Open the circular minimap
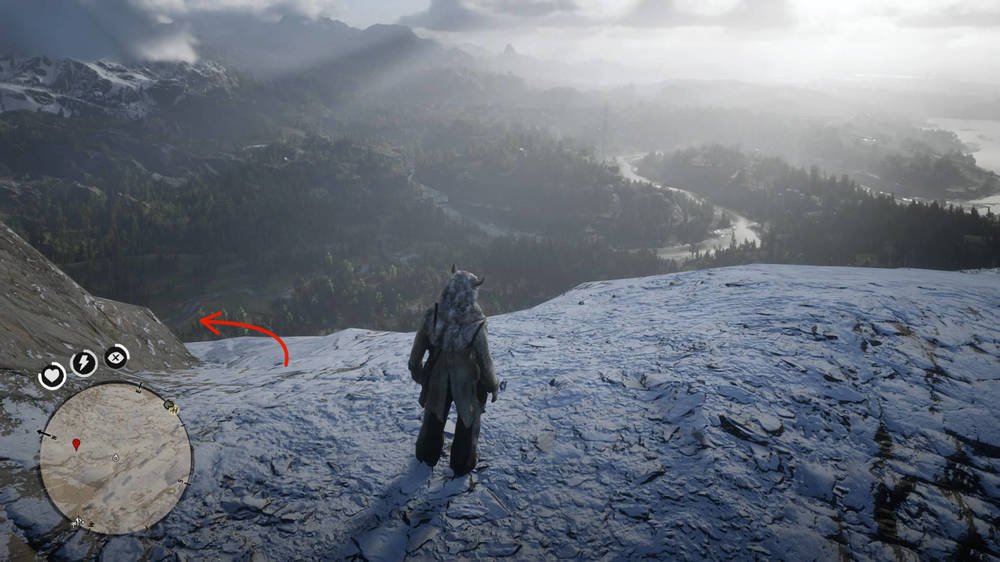Screen dimensions: 1000x562 115,459
